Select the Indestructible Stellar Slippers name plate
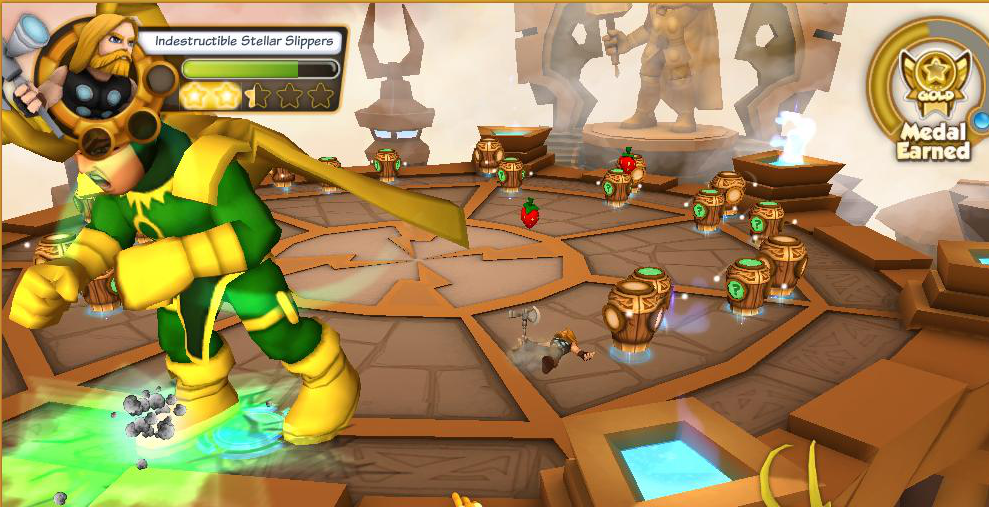This screenshot has width=989, height=507. (x=243, y=42)
